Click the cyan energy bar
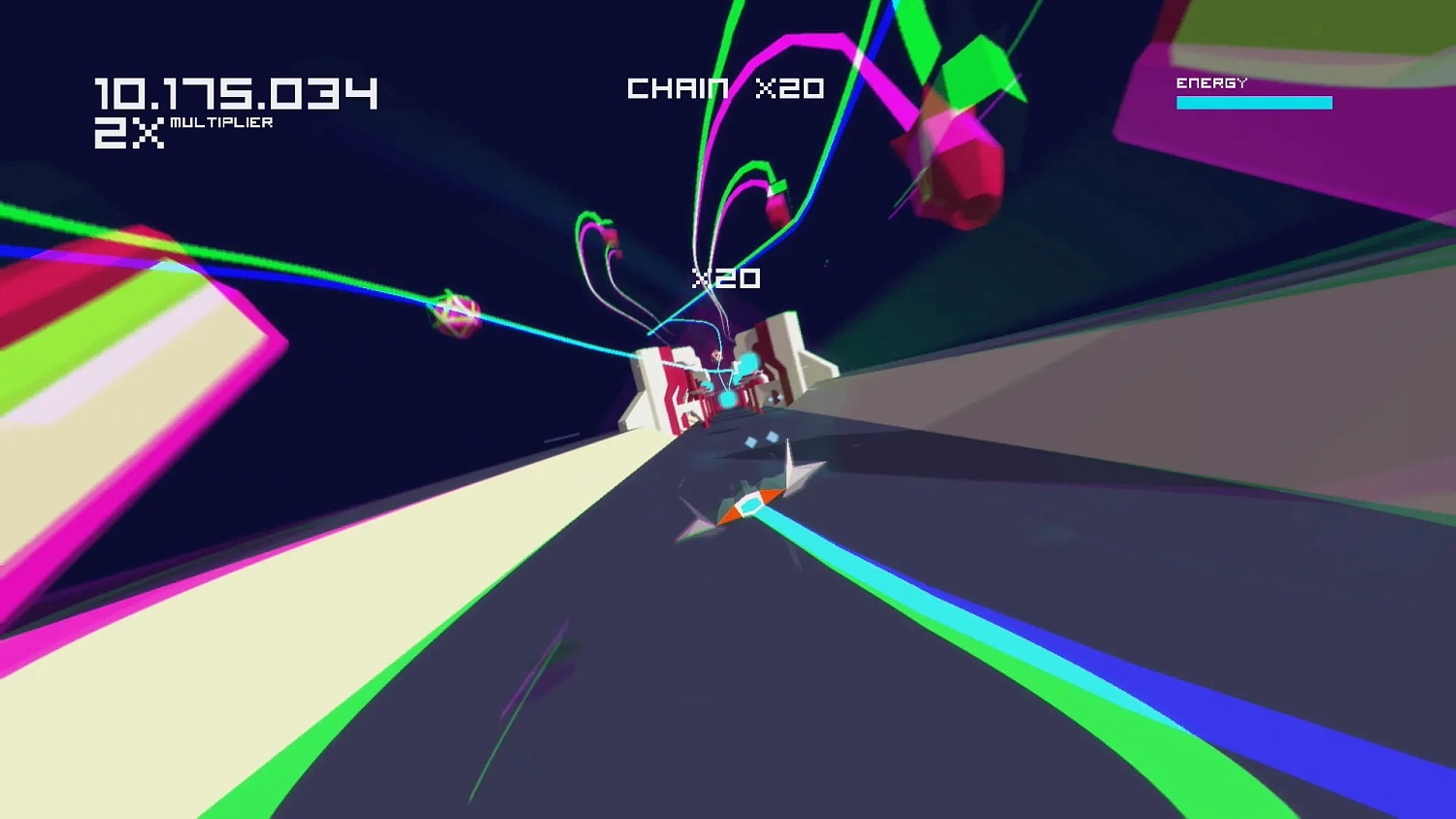1456x819 pixels. [x=1254, y=102]
